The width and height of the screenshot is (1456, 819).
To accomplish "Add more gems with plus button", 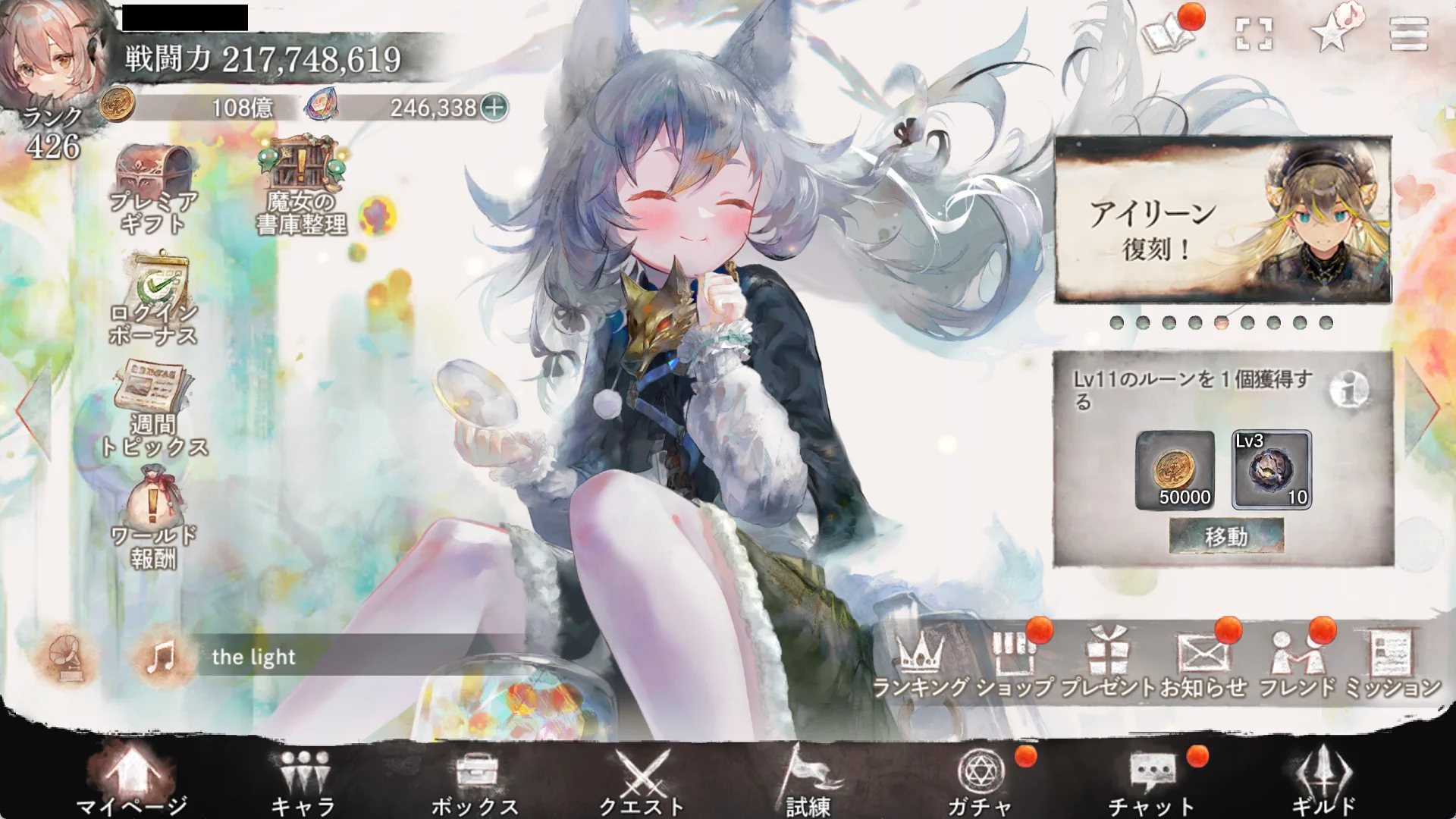I will (x=494, y=108).
